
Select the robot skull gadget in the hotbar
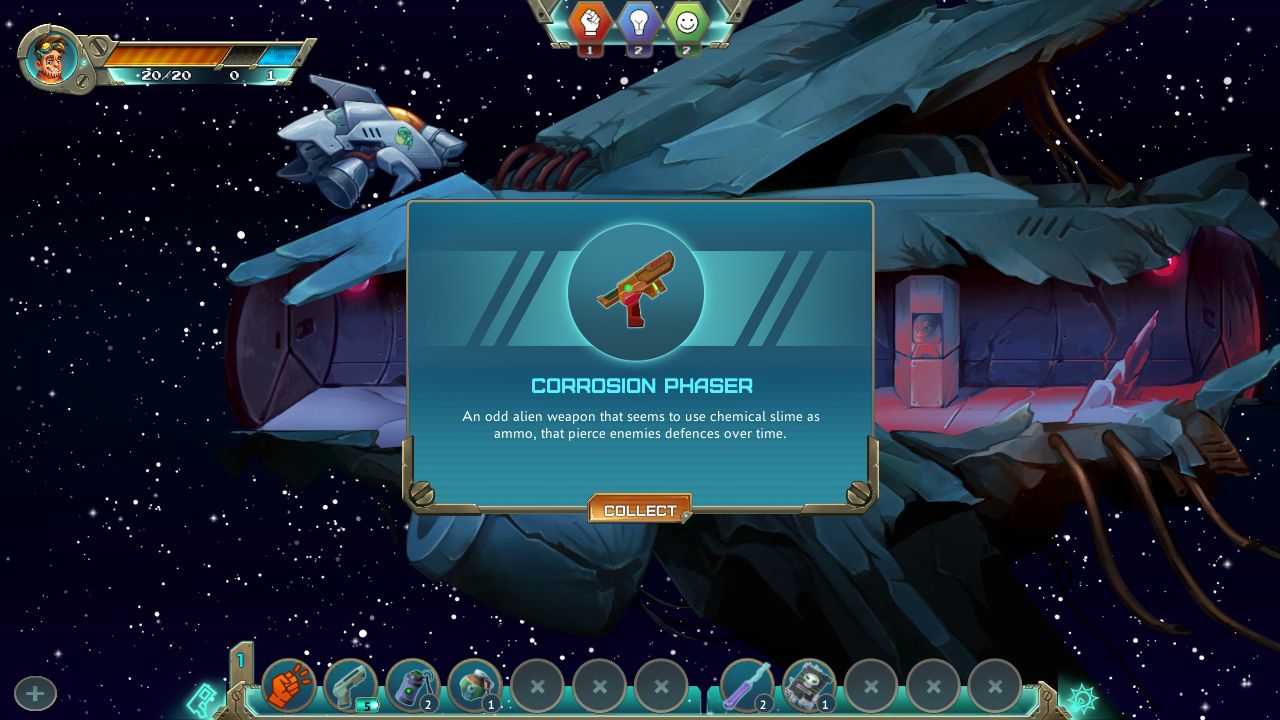[x=808, y=684]
